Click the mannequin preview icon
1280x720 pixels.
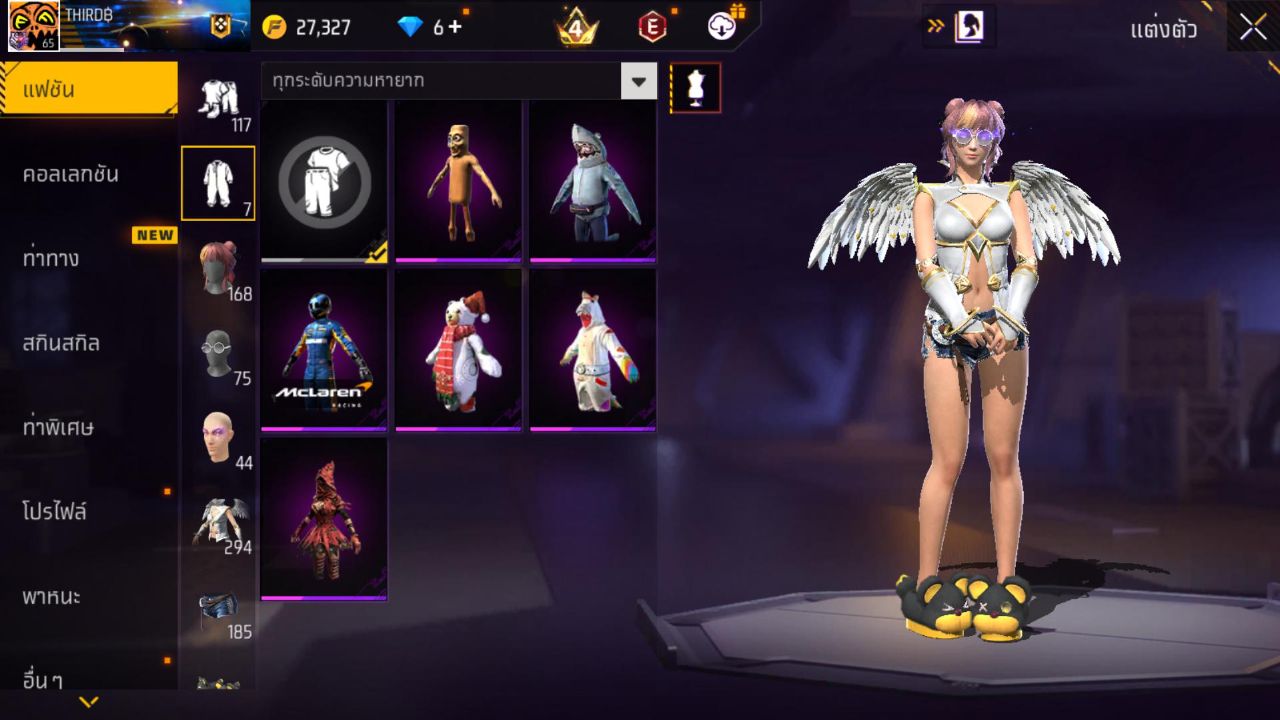point(695,88)
